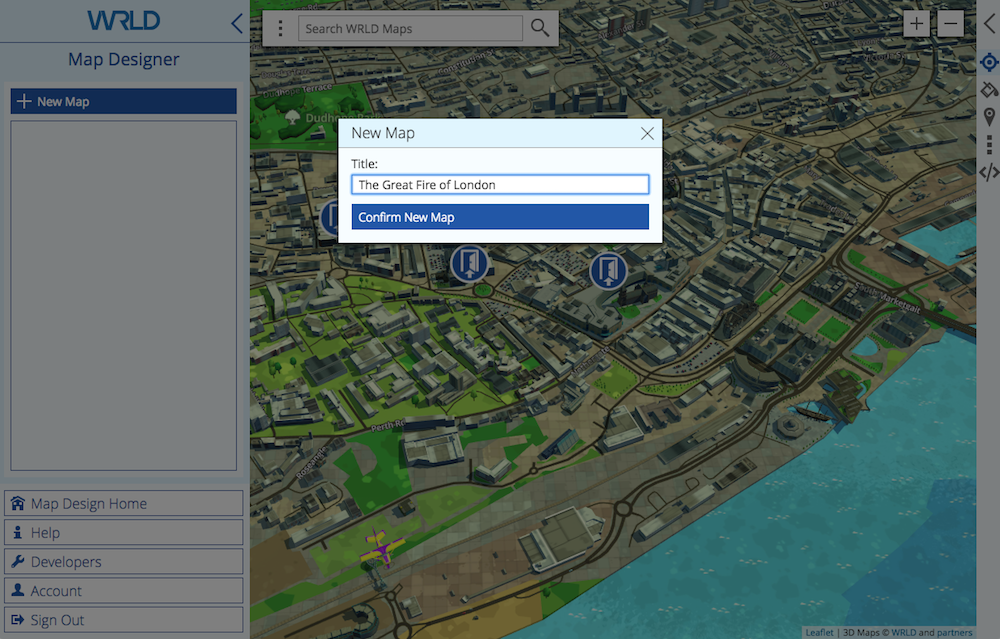Screen dimensions: 1000x639
Task: Open the paint bucket theme tool
Action: tap(989, 90)
